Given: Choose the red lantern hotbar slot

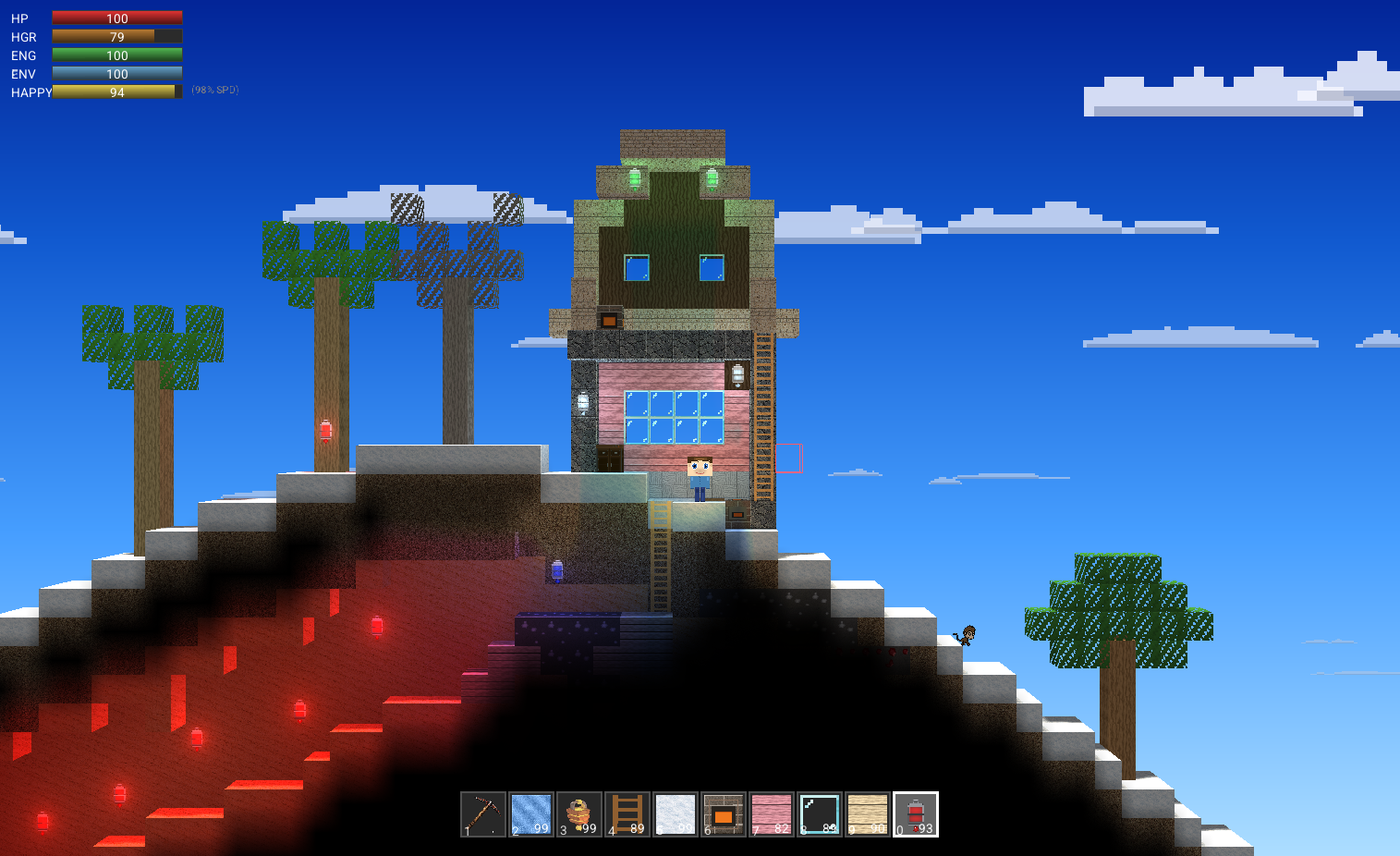Looking at the screenshot, I should [x=916, y=814].
